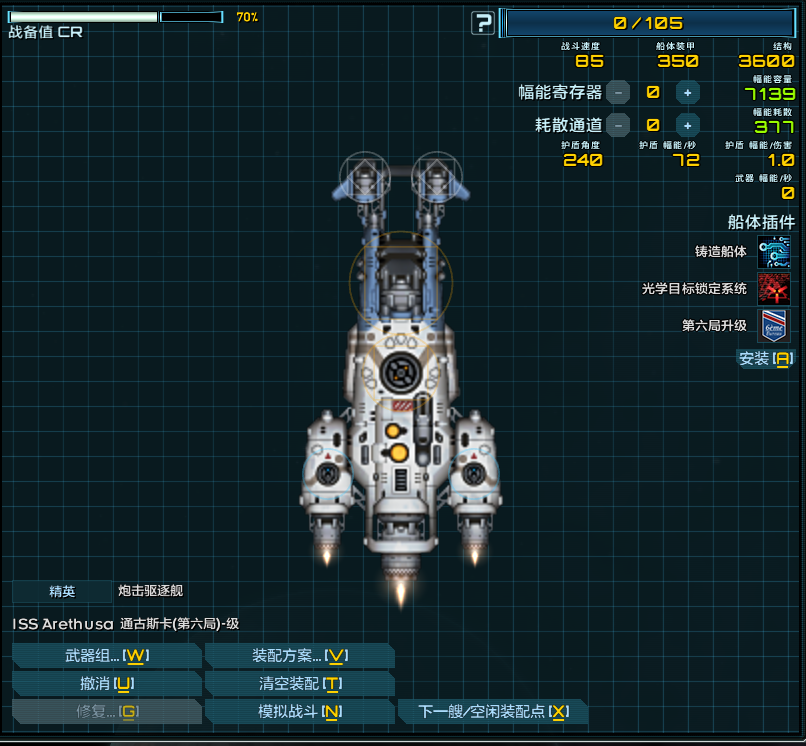Increase the 幅能寄存器 capacitor count
Screen dimensions: 806x746
point(687,92)
